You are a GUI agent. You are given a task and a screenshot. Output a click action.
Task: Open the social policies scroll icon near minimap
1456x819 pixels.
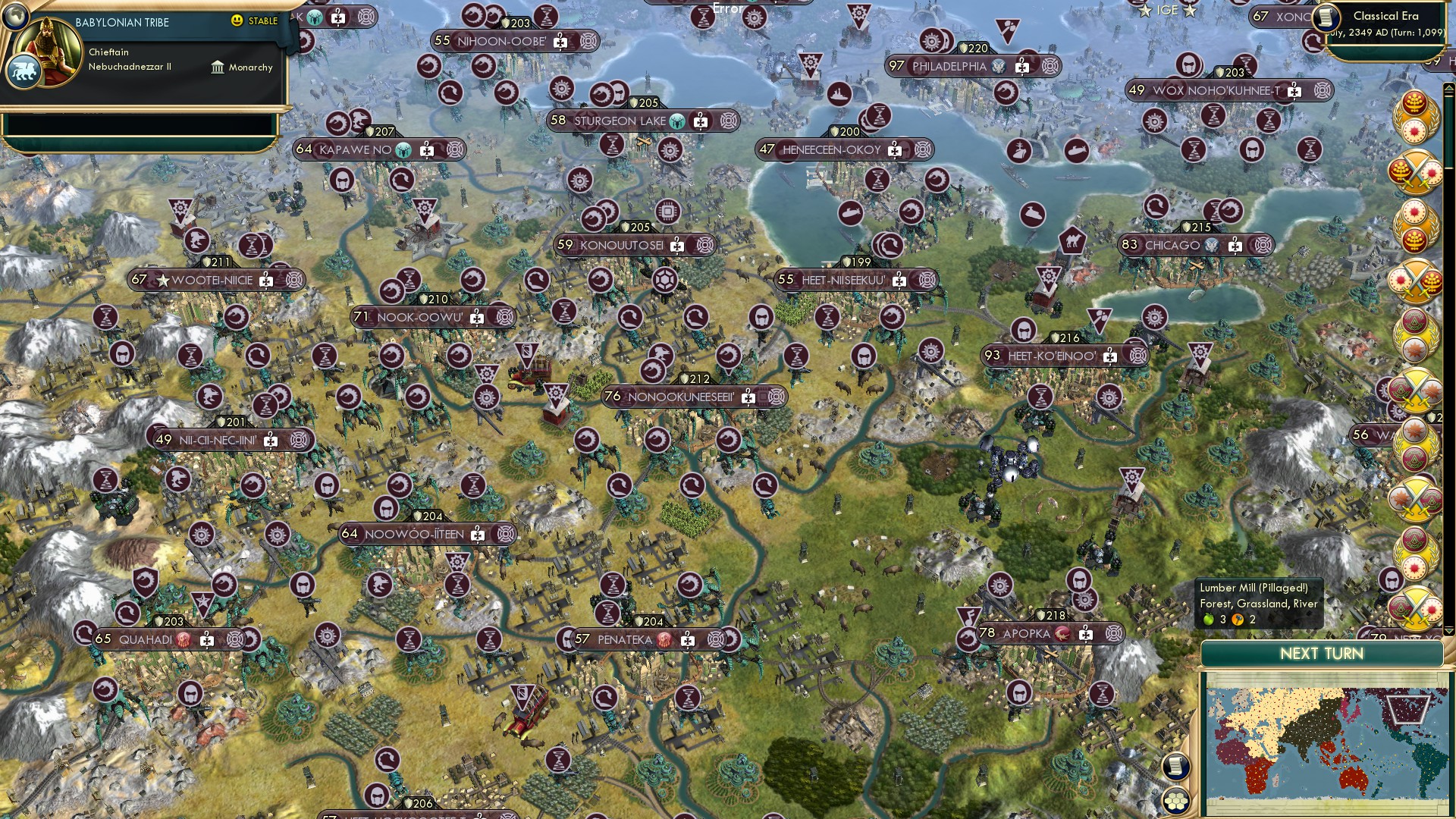1175,767
